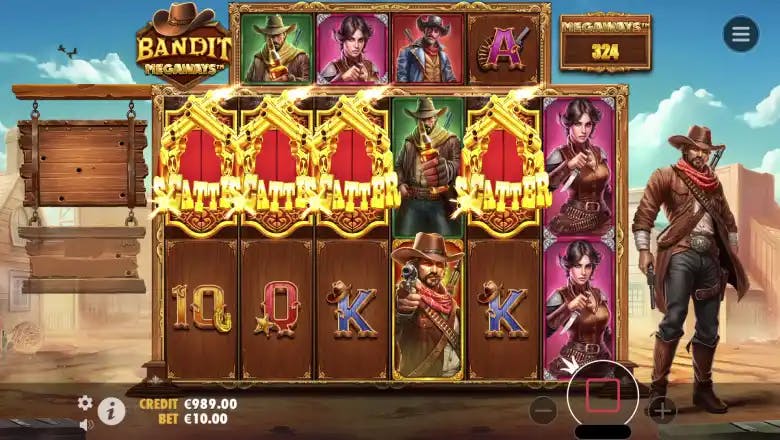The image size is (780, 440).
Task: Stop the spin with the red square button
Action: (602, 396)
